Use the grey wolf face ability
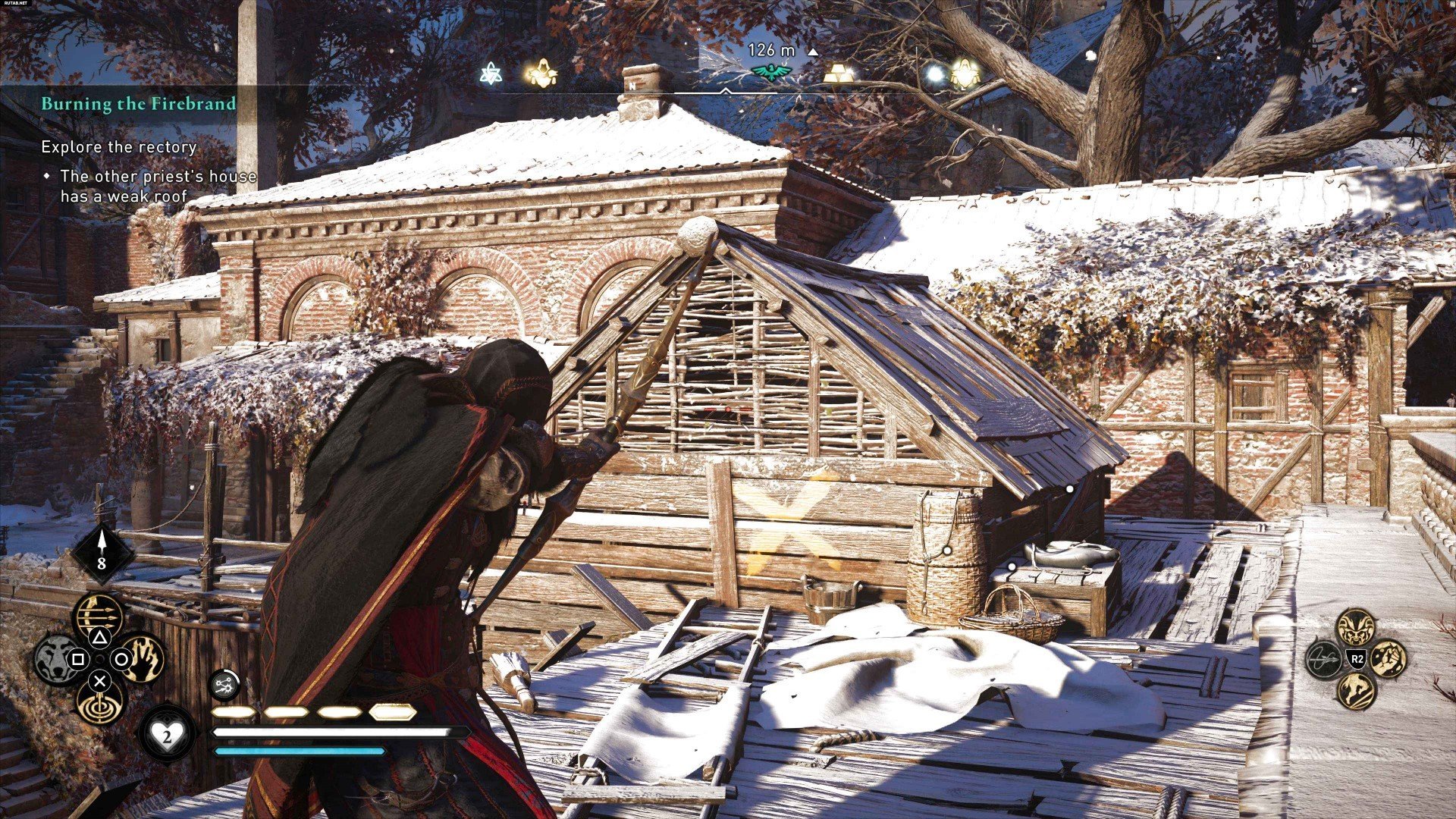The image size is (1456, 819). coord(56,658)
